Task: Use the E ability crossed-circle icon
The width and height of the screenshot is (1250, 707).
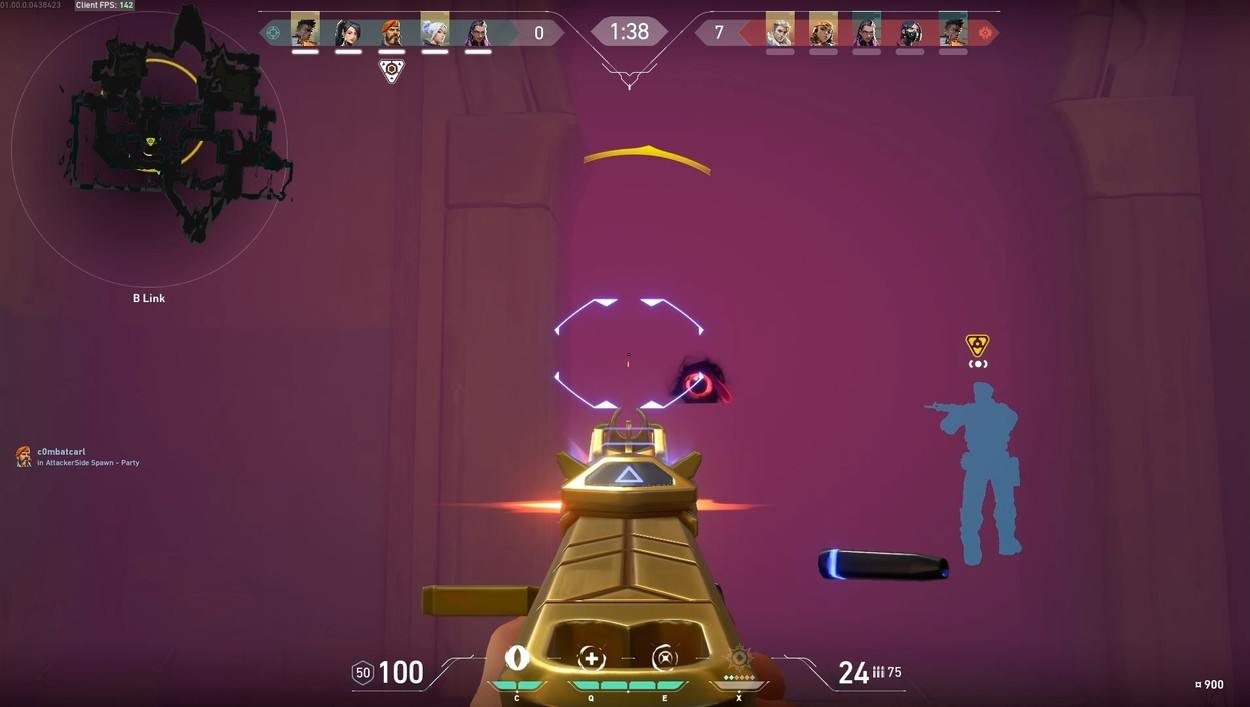Action: [x=664, y=658]
